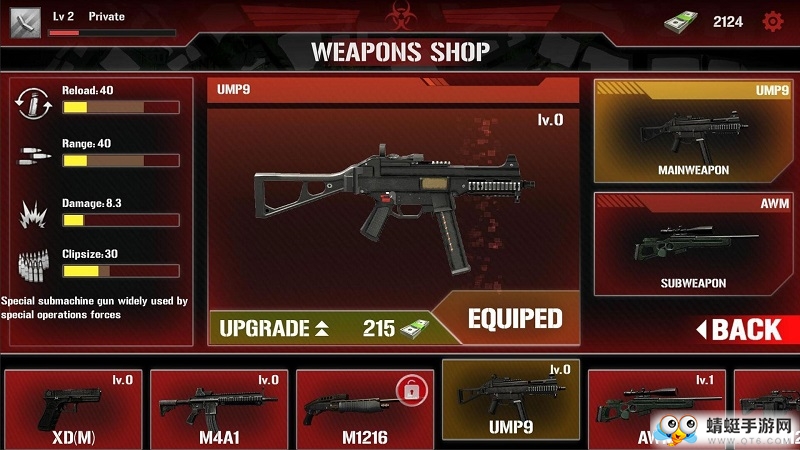Screen dimensions: 800x450
Task: Choose the M4A1 rifle card
Action: [x=219, y=409]
